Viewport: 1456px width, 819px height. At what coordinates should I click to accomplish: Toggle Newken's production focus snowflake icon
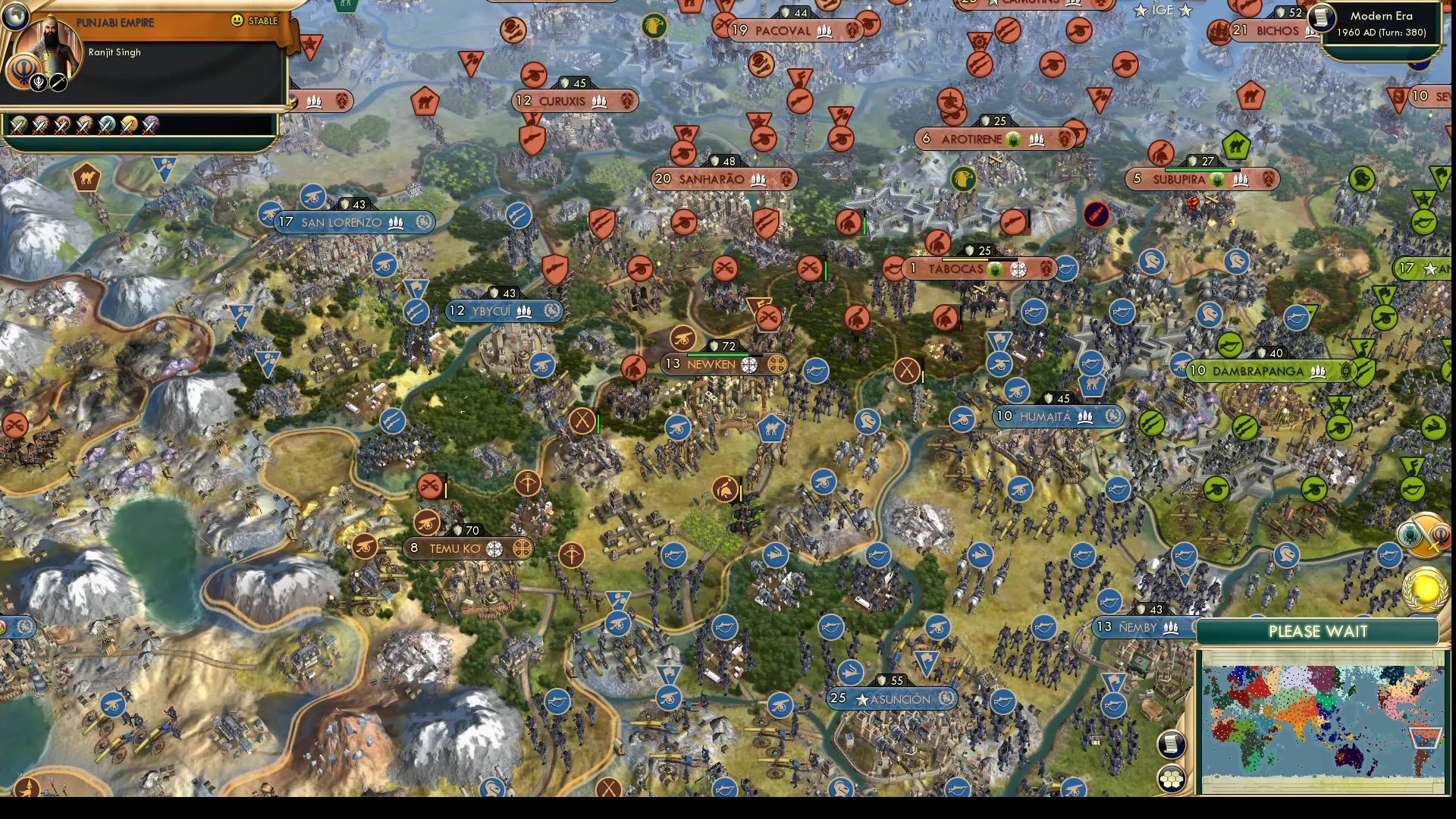(x=749, y=364)
